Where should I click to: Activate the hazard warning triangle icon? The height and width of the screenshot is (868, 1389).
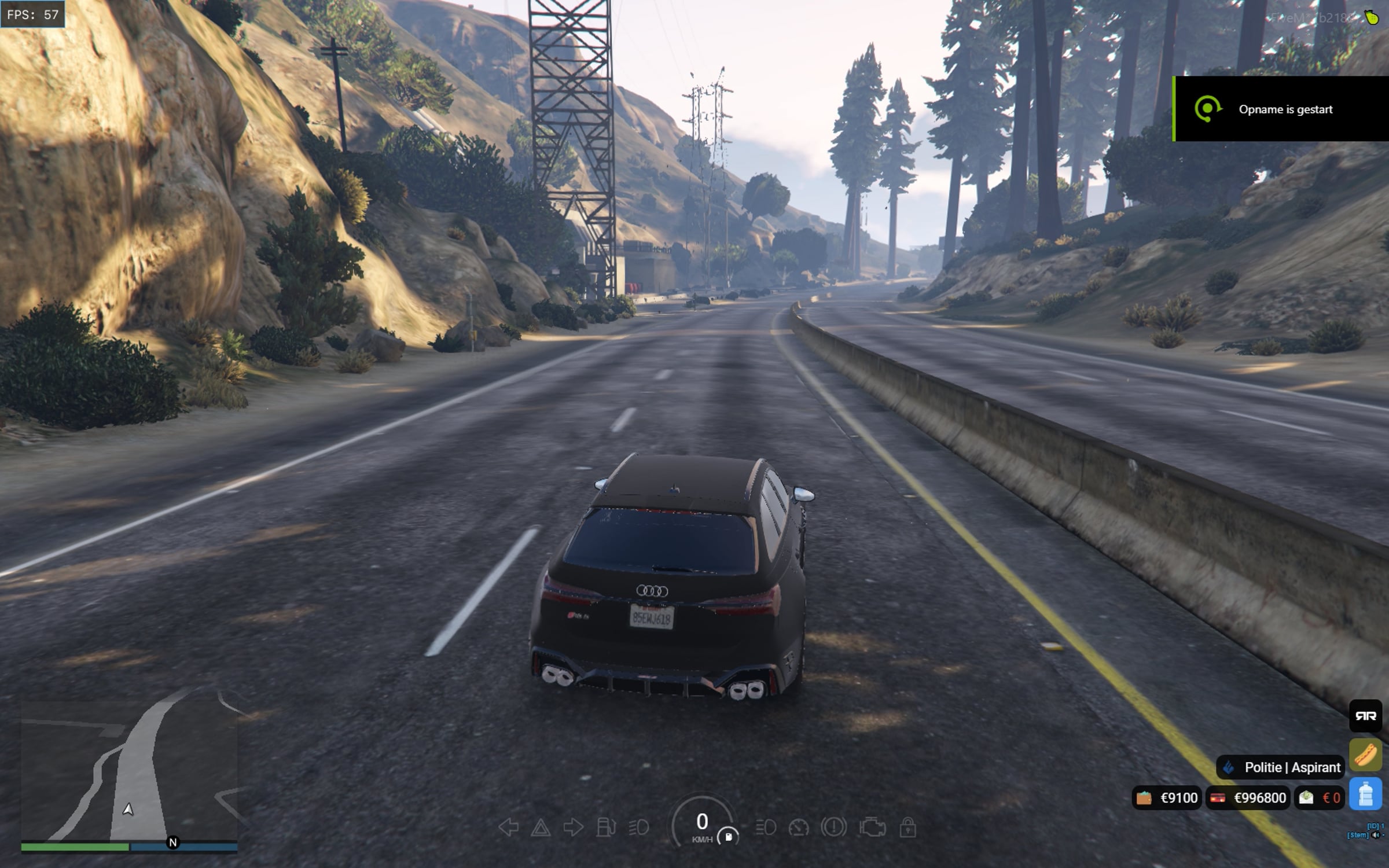[x=541, y=827]
